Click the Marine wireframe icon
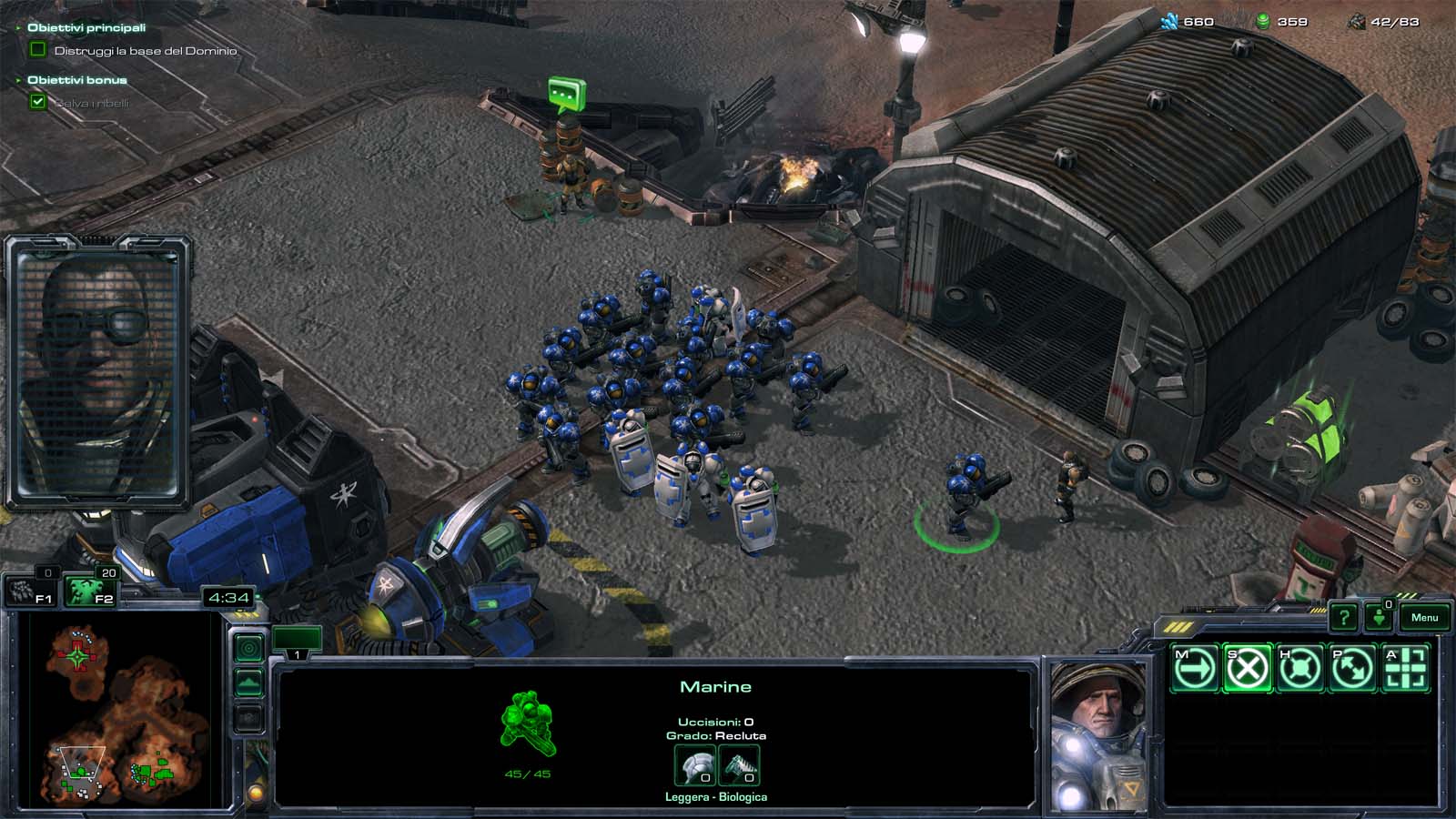 (527, 723)
